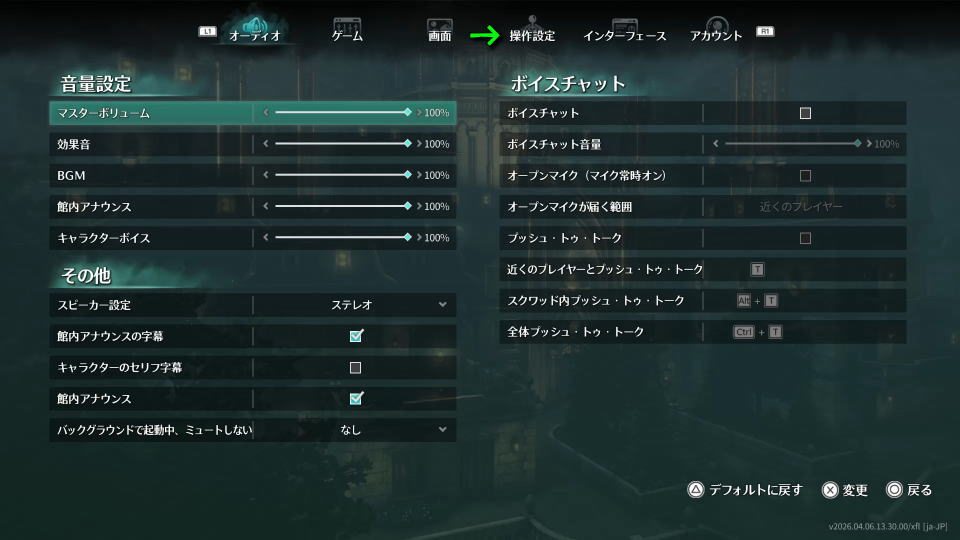
Task: Set the BGM volume slider
Action: (x=341, y=175)
